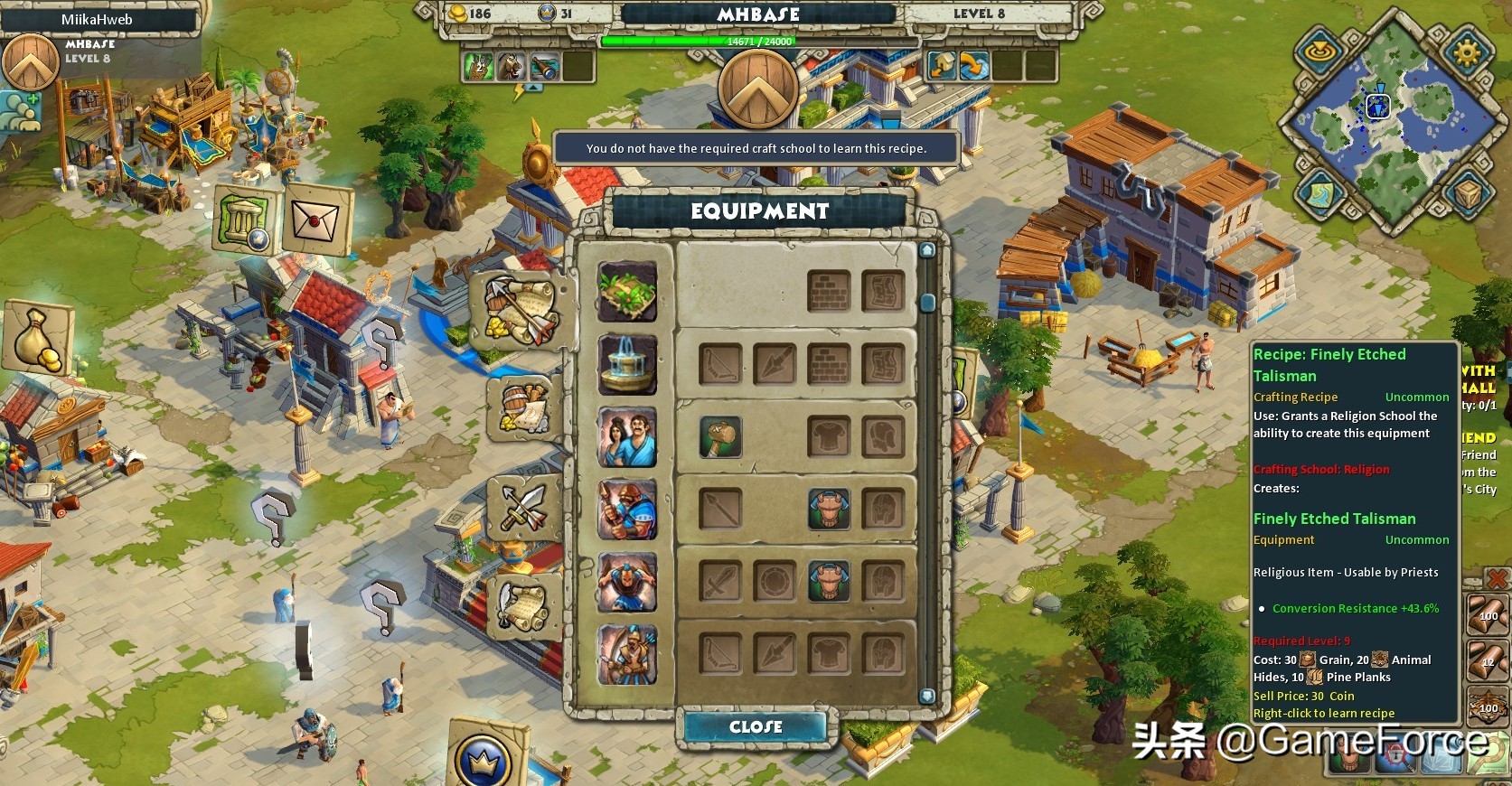Click the temple building quest icon
The height and width of the screenshot is (786, 1512).
244,220
